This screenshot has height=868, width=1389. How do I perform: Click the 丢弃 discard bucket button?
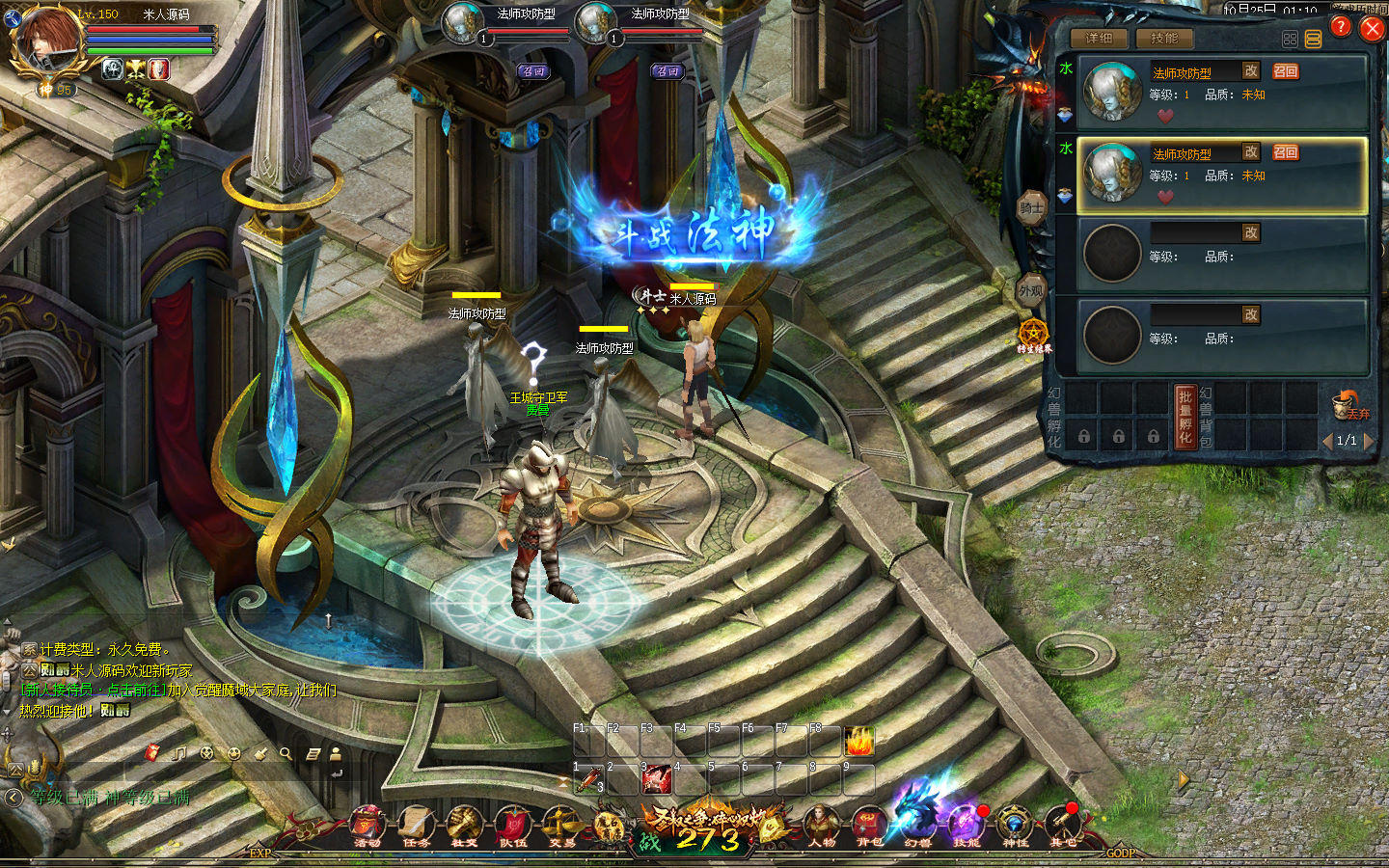(1348, 406)
